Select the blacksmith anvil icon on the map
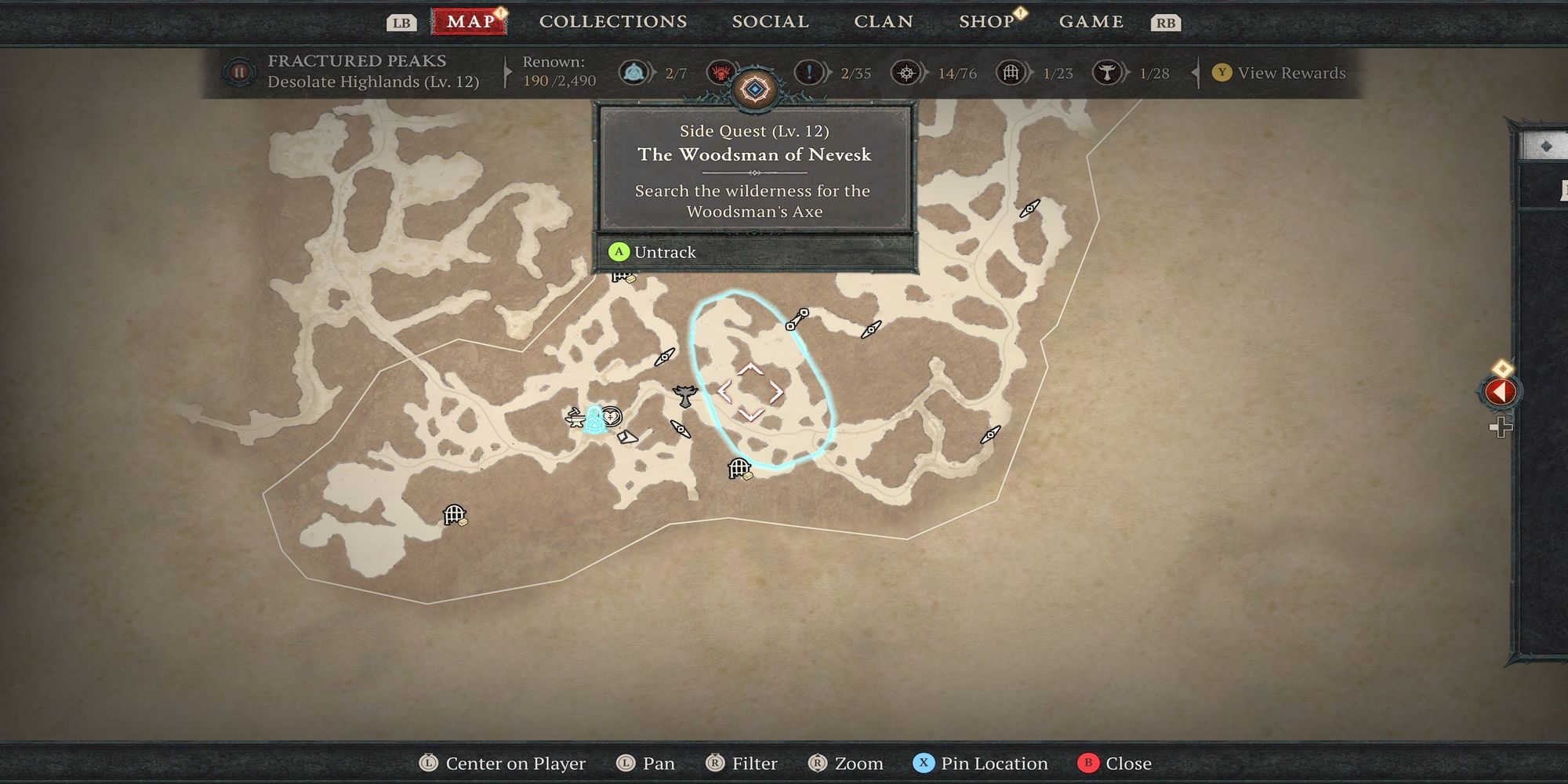Image resolution: width=1568 pixels, height=784 pixels. tap(575, 420)
